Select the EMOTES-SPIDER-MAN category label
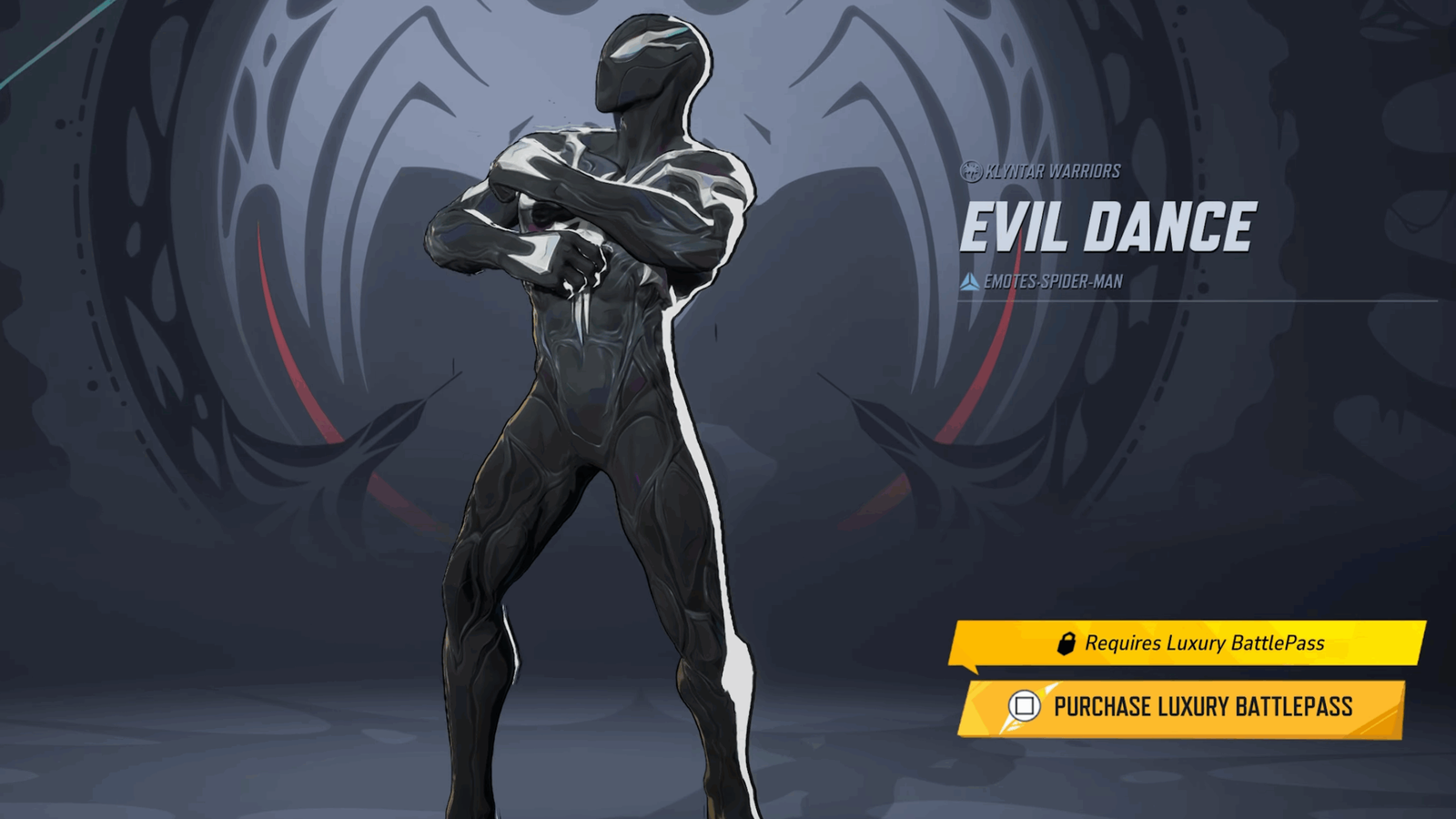 pos(1057,280)
